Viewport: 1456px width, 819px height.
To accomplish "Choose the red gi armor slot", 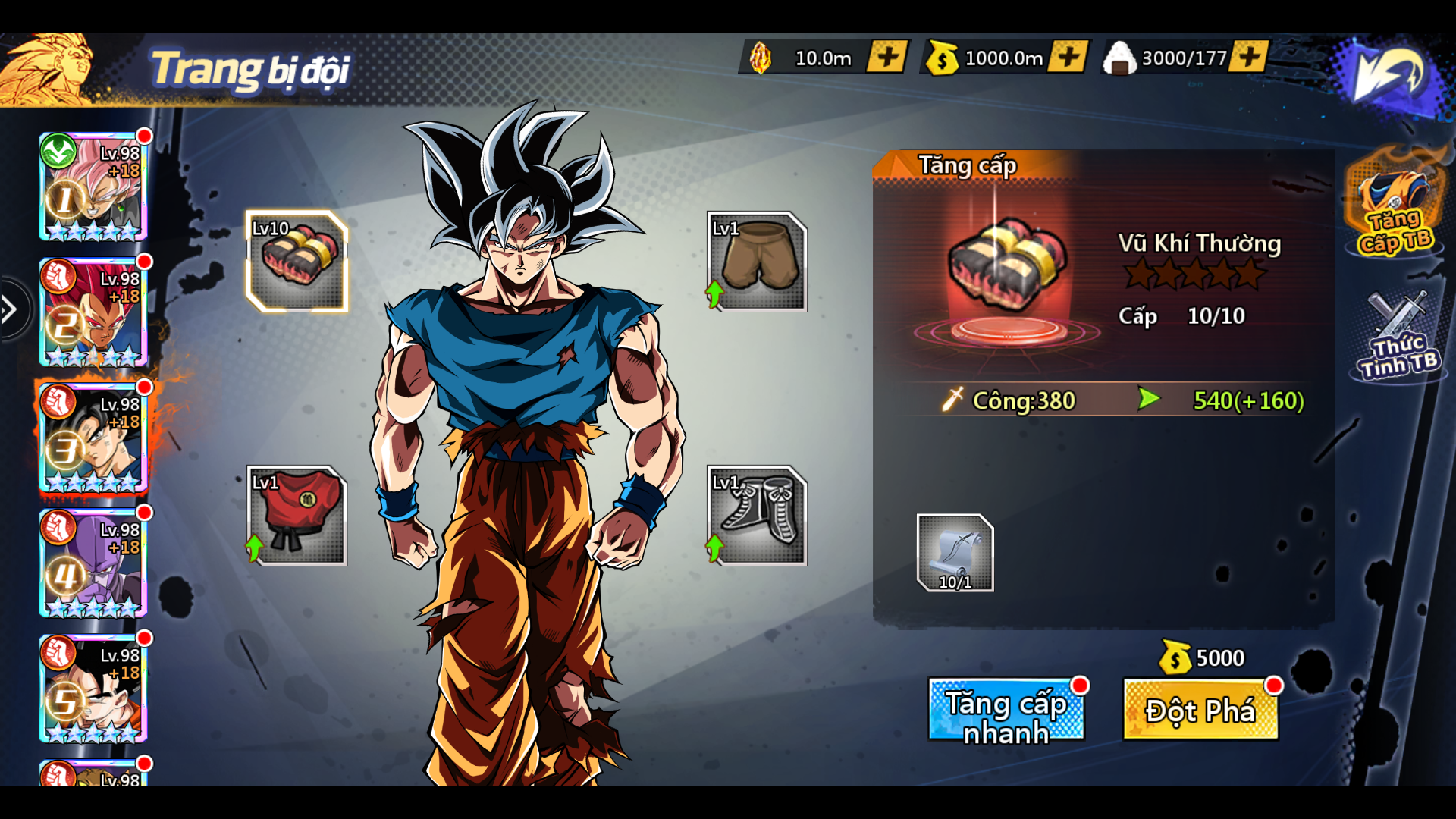I will 297,516.
